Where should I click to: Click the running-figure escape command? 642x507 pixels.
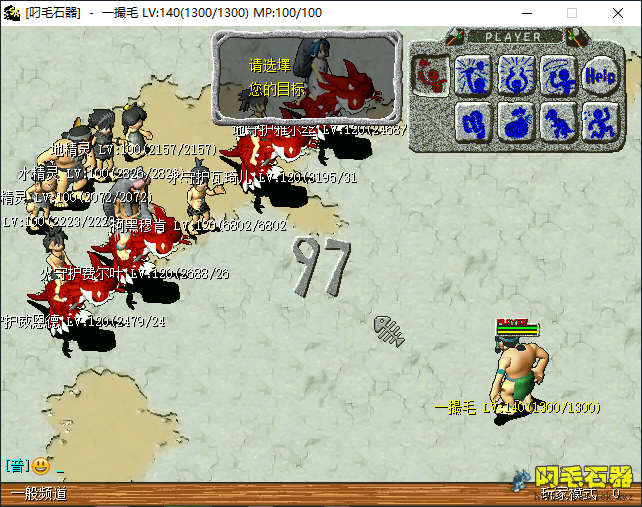[x=599, y=122]
